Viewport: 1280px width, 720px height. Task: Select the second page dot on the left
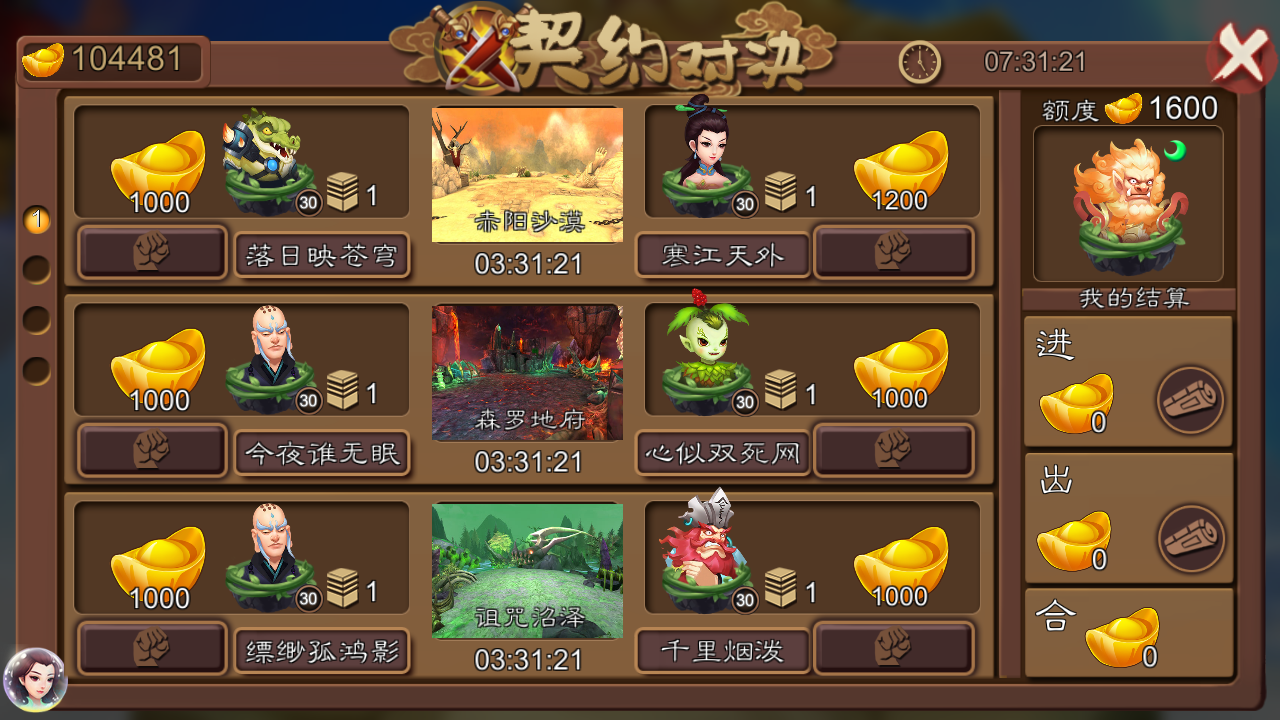pos(37,268)
